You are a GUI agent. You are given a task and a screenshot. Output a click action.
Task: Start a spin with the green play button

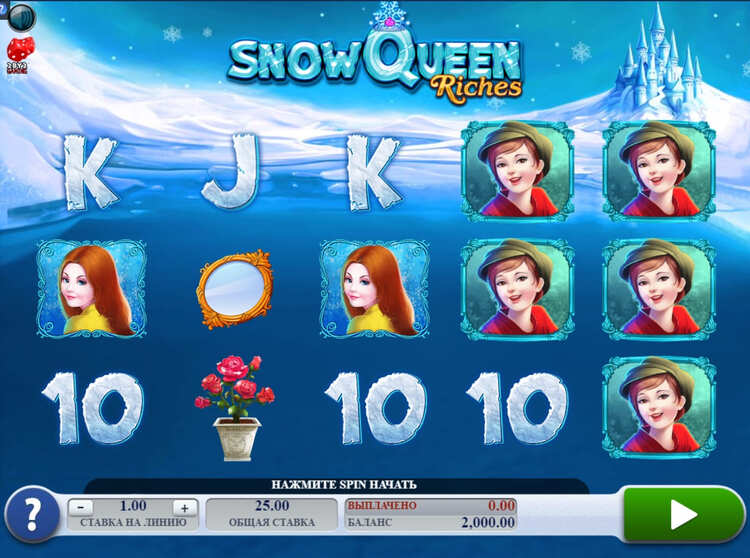pyautogui.click(x=682, y=514)
